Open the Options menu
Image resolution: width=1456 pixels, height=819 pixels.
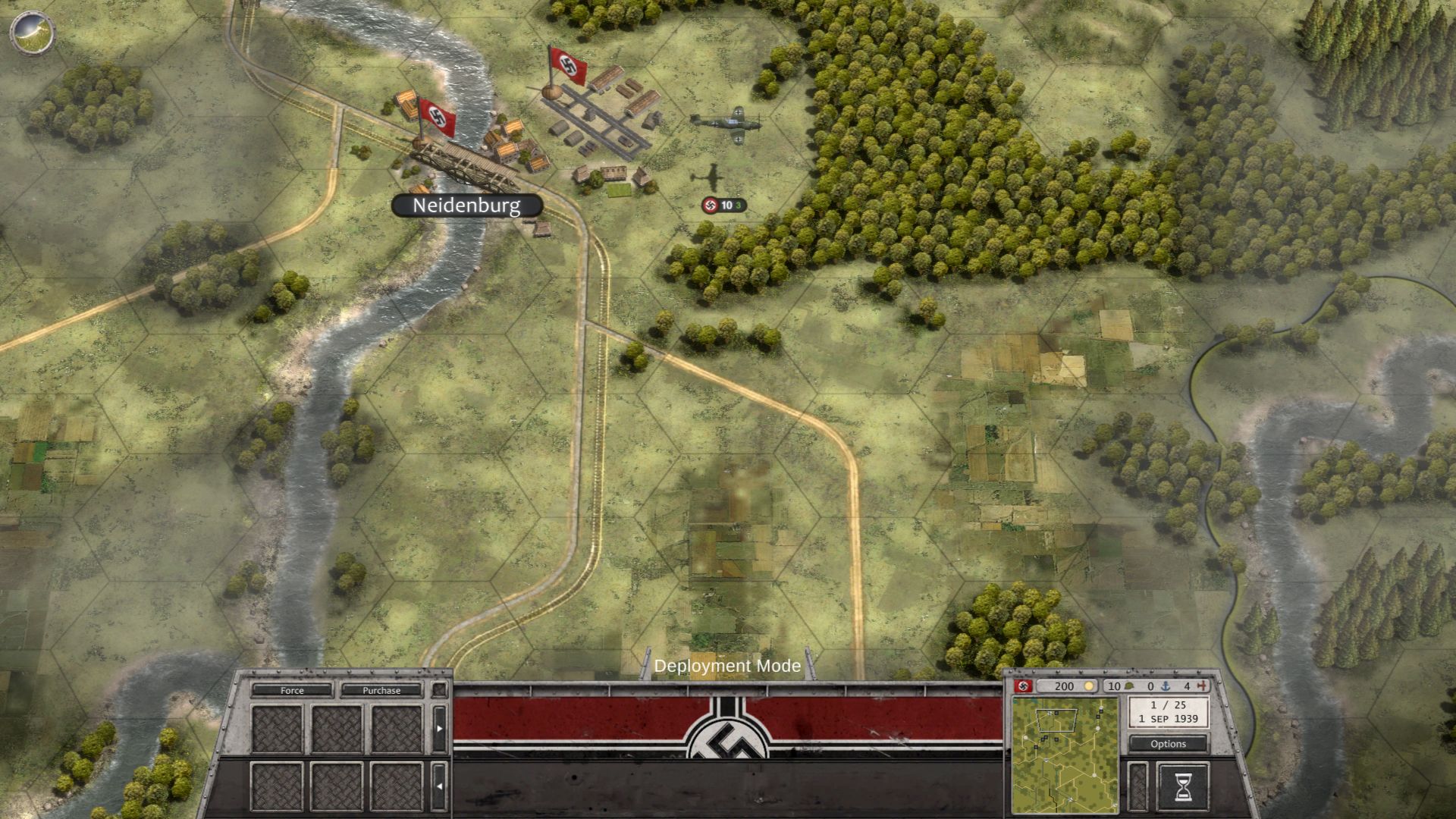point(1168,744)
